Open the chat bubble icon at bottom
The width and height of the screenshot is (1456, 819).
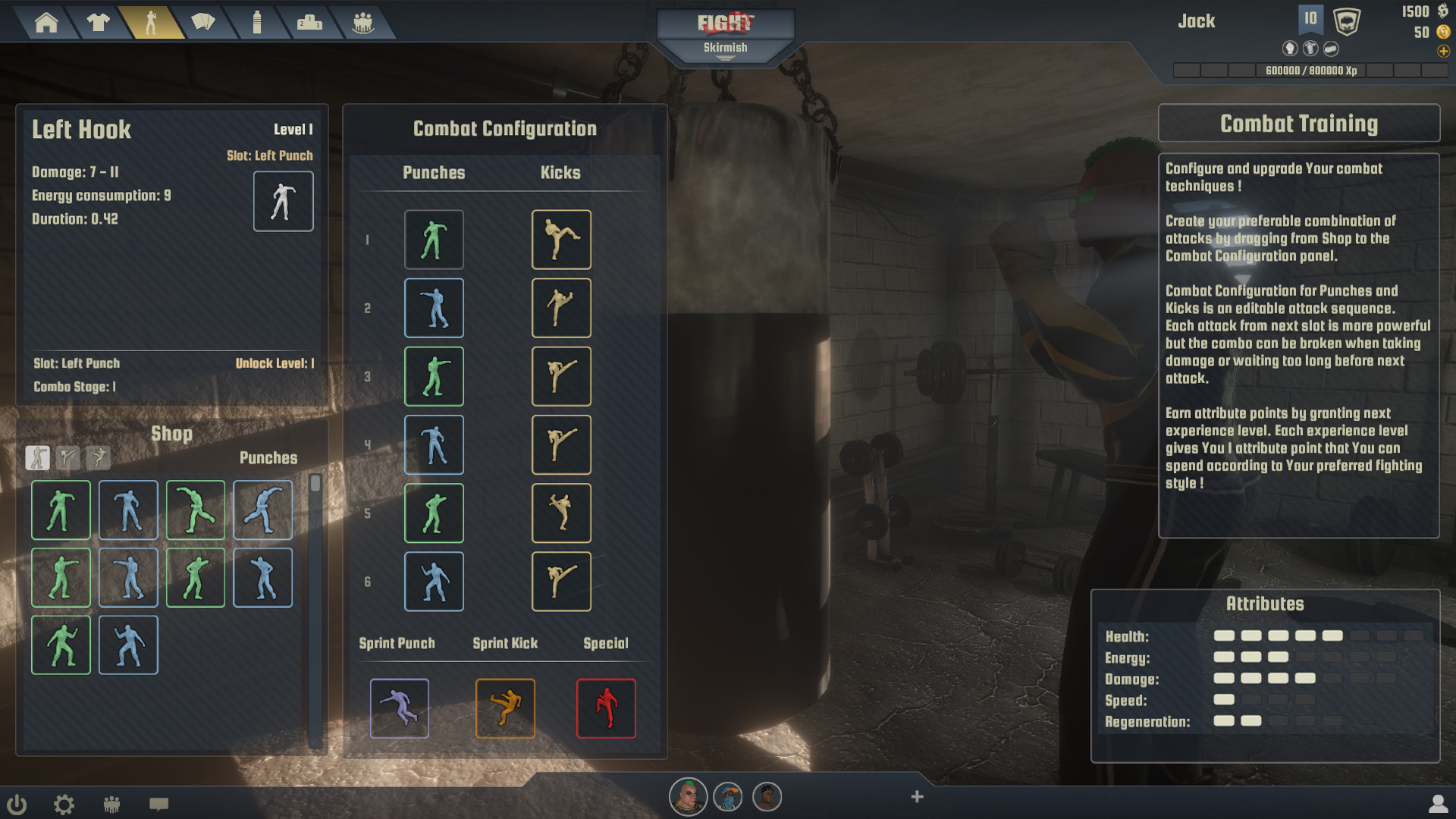pos(160,803)
